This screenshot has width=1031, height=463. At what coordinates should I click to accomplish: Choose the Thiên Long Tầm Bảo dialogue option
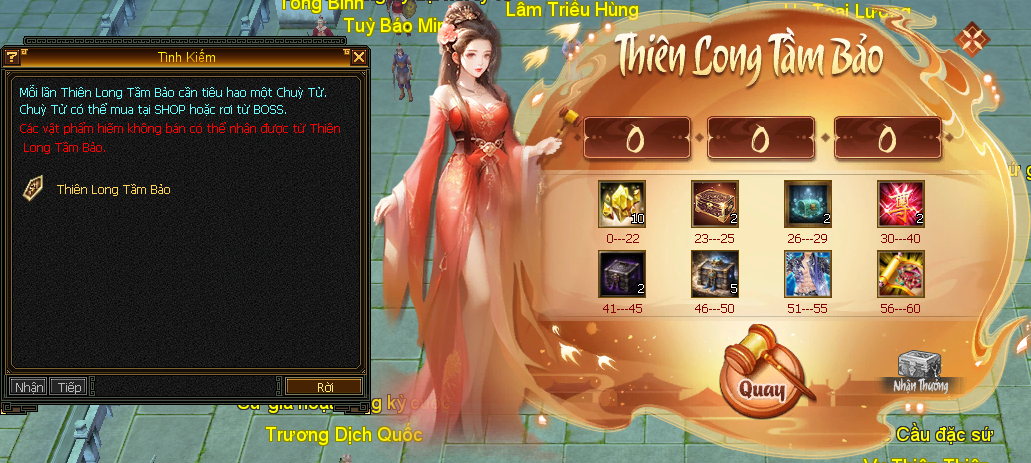coord(113,189)
